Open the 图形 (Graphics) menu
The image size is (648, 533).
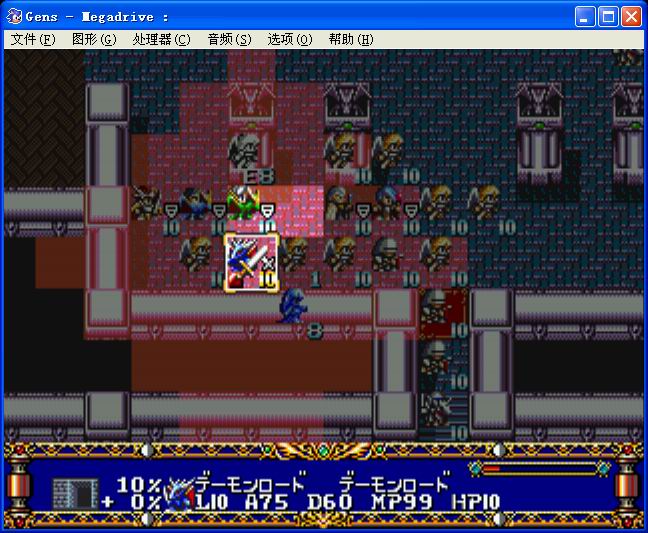[x=94, y=39]
